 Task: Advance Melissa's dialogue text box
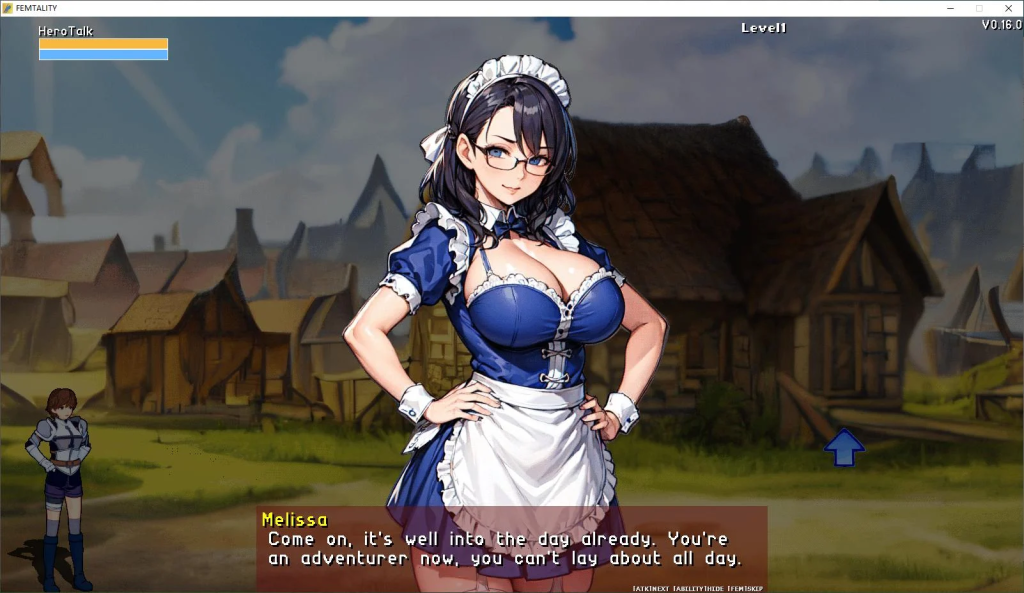click(x=511, y=548)
